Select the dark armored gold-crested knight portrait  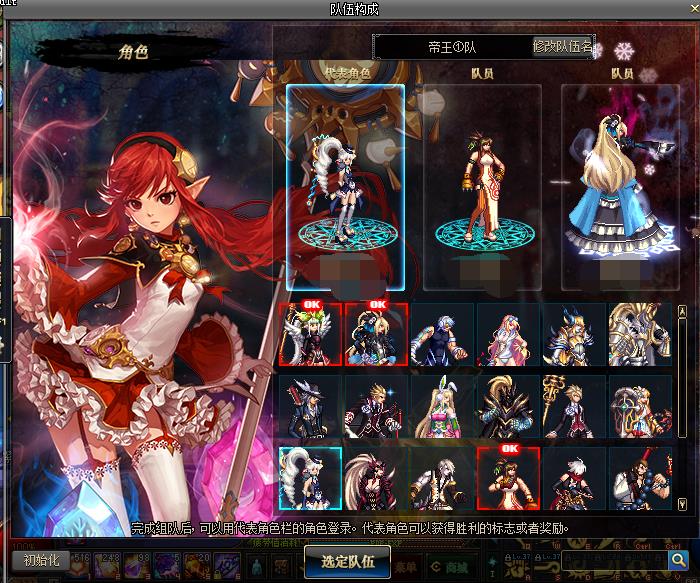(508, 407)
